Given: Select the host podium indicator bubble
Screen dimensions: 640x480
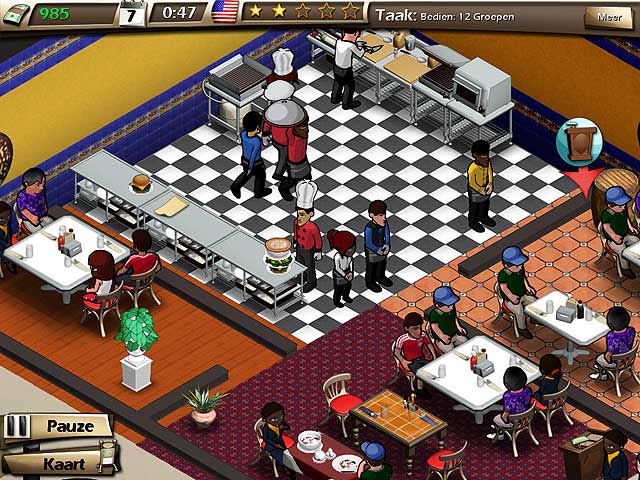Looking at the screenshot, I should pyautogui.click(x=579, y=143).
